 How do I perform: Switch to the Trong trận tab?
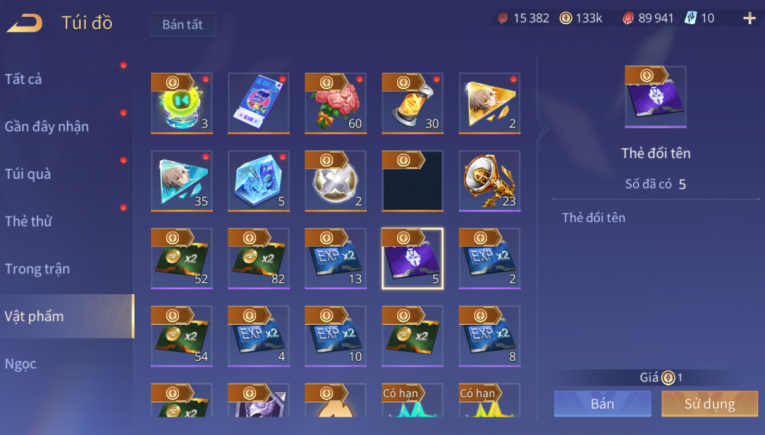[37, 268]
